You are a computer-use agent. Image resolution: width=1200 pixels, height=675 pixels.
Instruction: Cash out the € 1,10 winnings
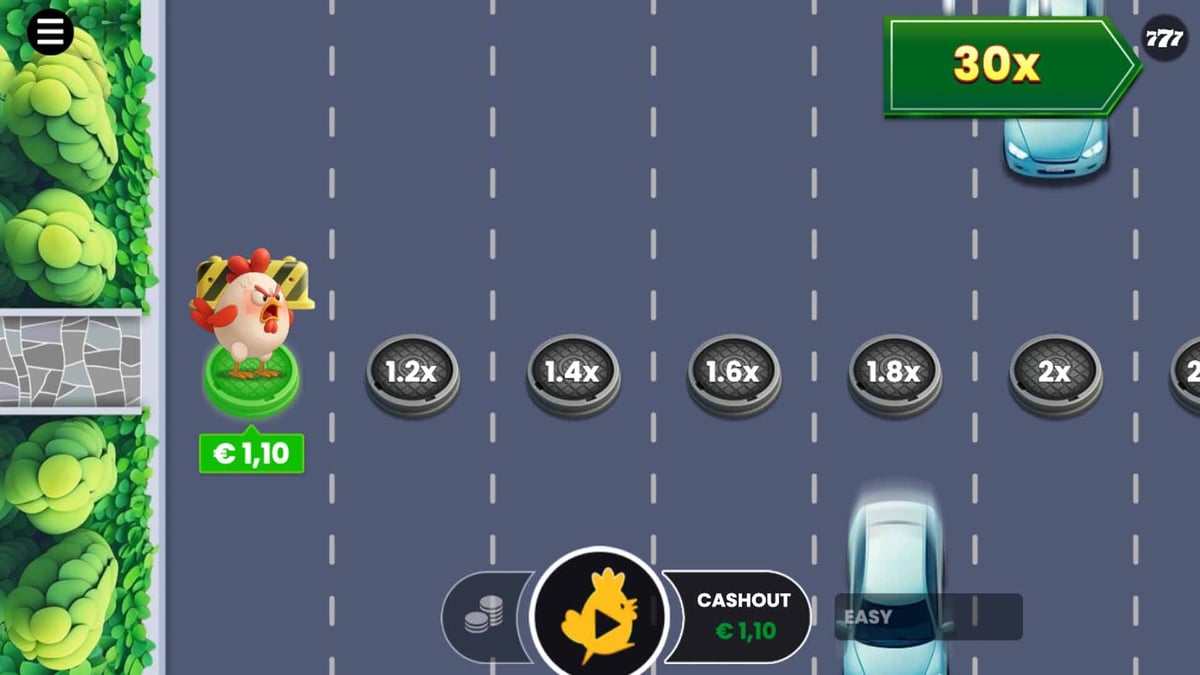744,616
